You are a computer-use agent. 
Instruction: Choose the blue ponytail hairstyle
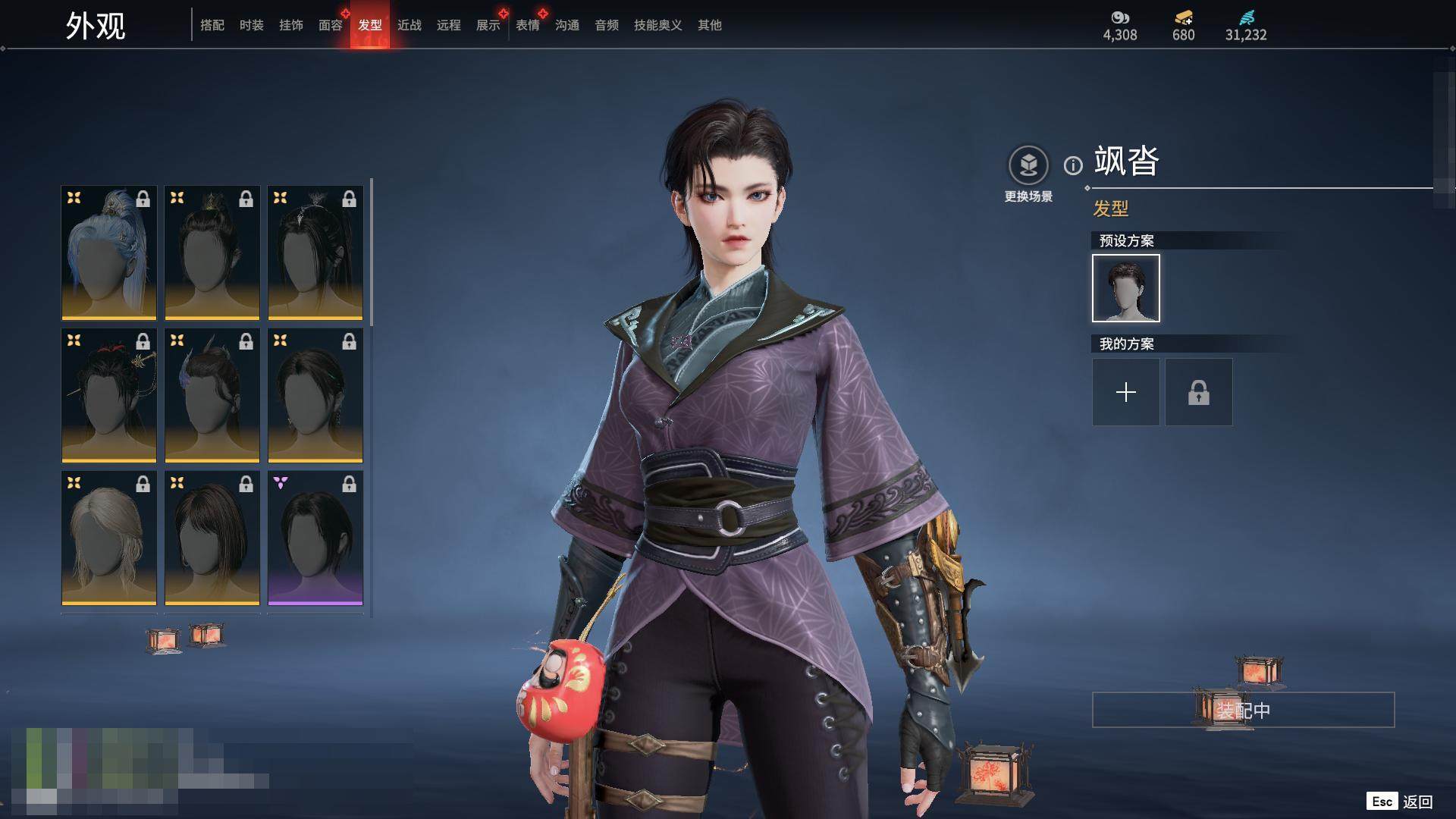point(109,253)
